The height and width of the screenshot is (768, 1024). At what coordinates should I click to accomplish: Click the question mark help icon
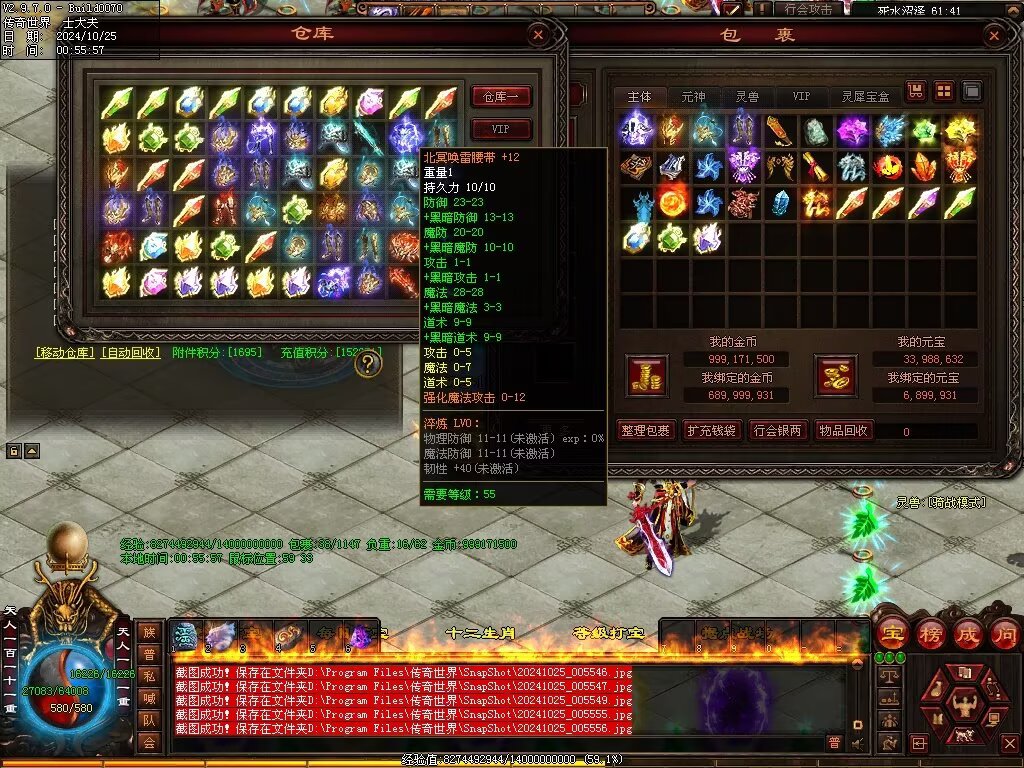[x=369, y=364]
